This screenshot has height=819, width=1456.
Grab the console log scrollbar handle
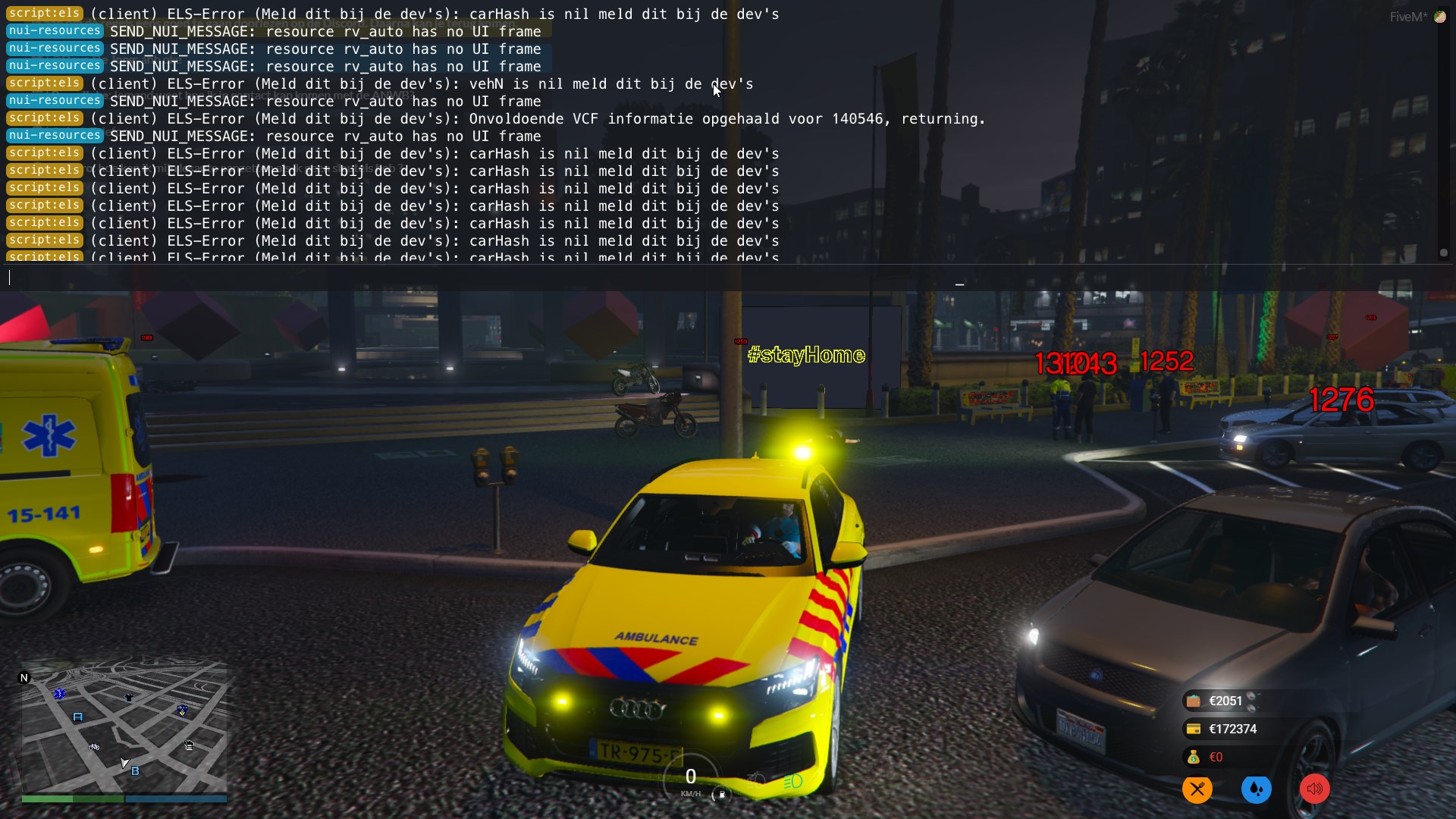[1443, 253]
